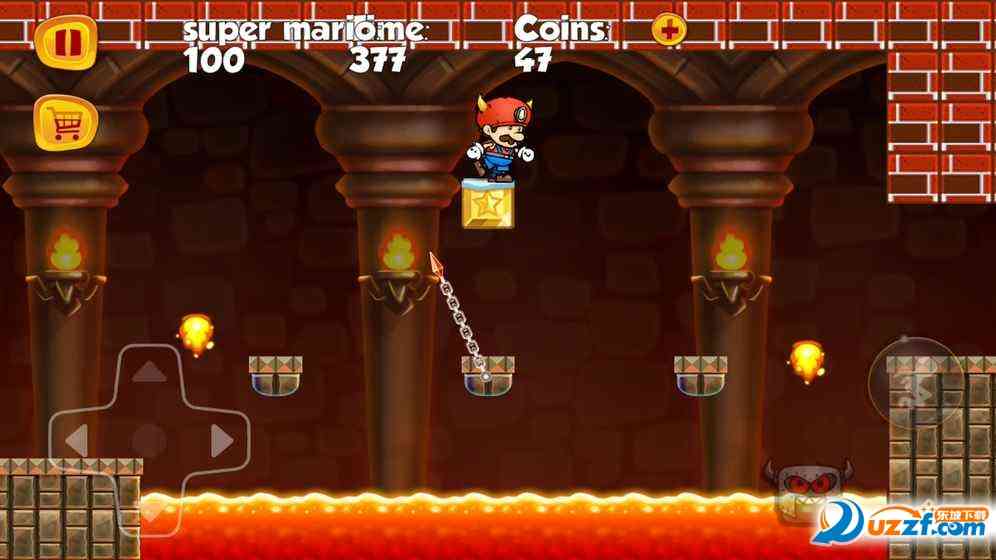Tap the D-pad left arrow
The image size is (996, 560).
(x=77, y=440)
